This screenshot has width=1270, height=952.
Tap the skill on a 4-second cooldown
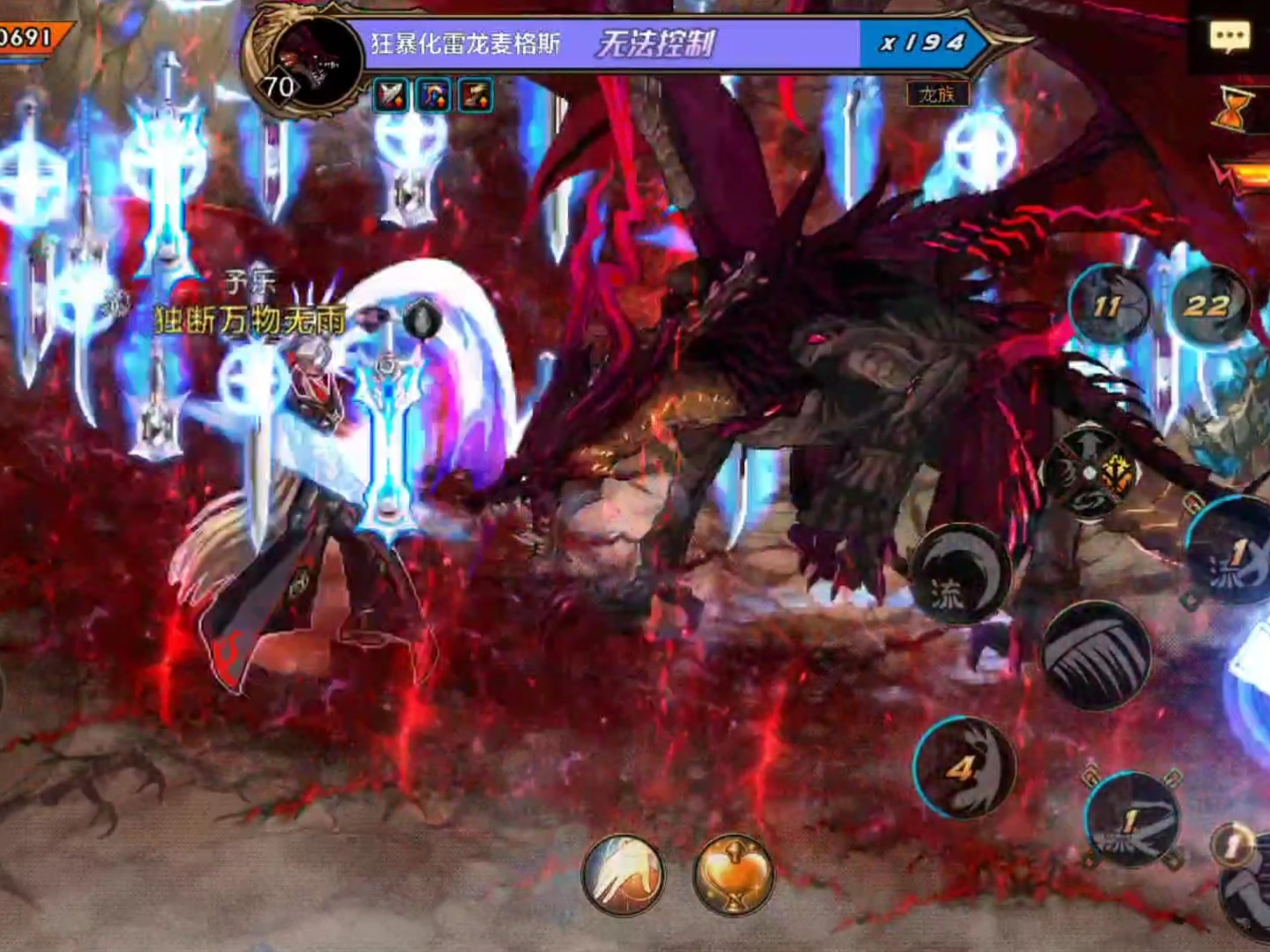click(x=963, y=767)
